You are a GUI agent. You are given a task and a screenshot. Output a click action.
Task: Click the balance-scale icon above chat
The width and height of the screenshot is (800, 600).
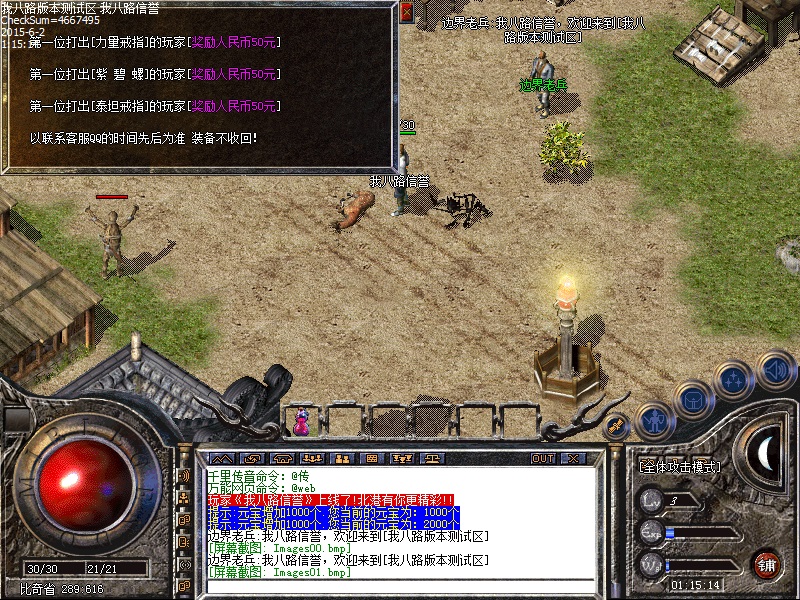coord(433,458)
